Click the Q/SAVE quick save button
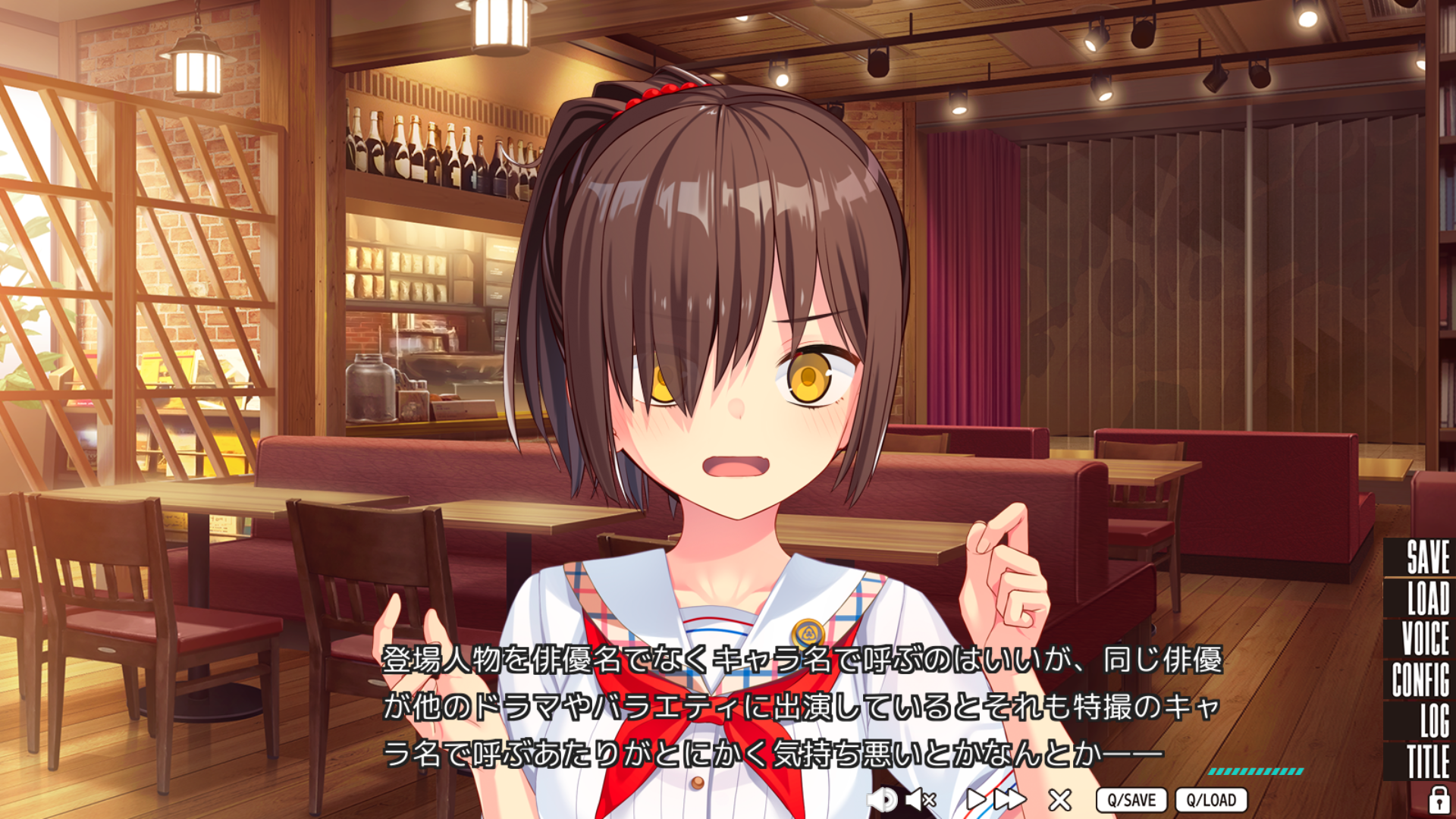Viewport: 1456px width, 819px height. point(1131,800)
